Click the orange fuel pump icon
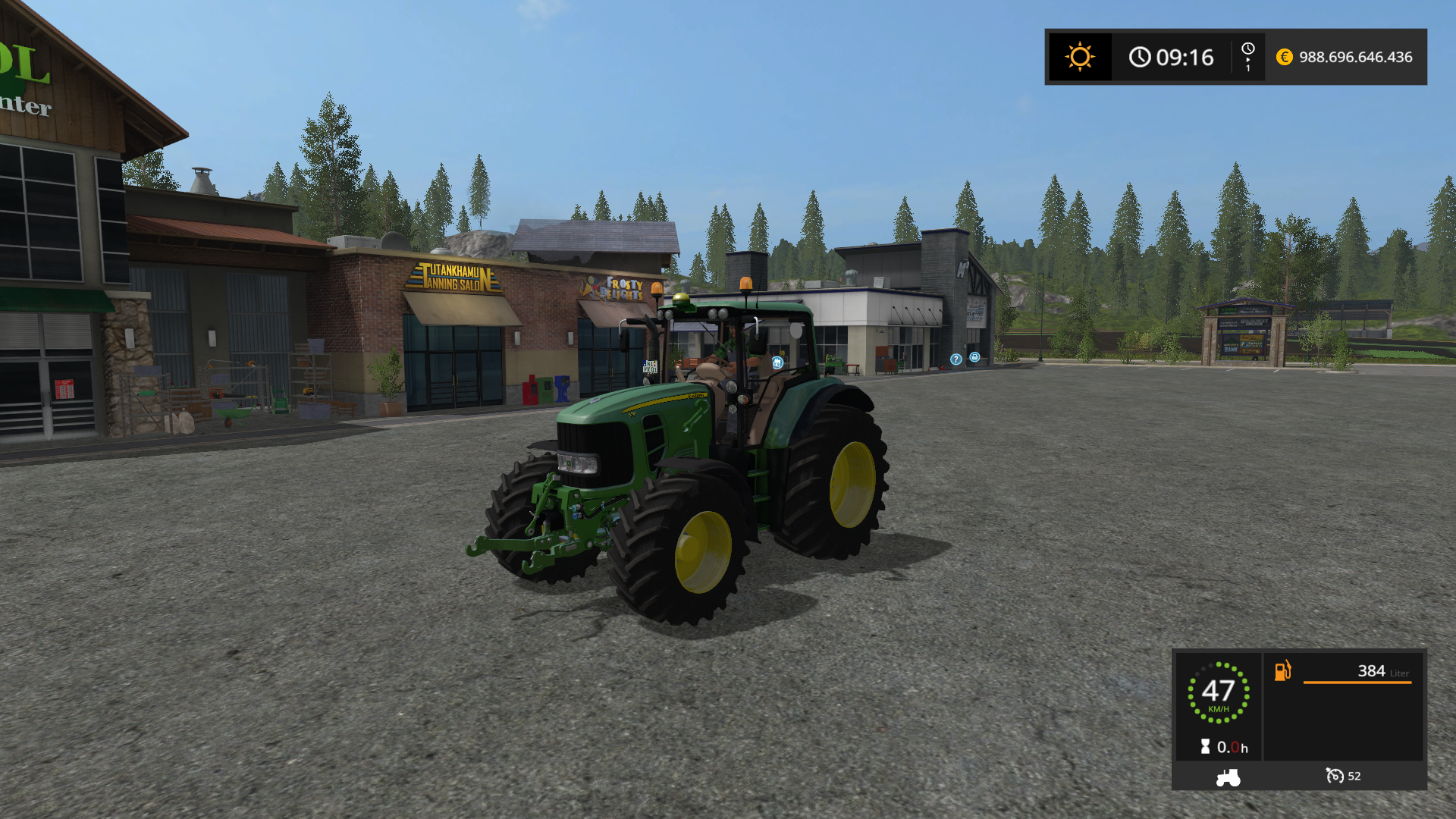 (1282, 670)
